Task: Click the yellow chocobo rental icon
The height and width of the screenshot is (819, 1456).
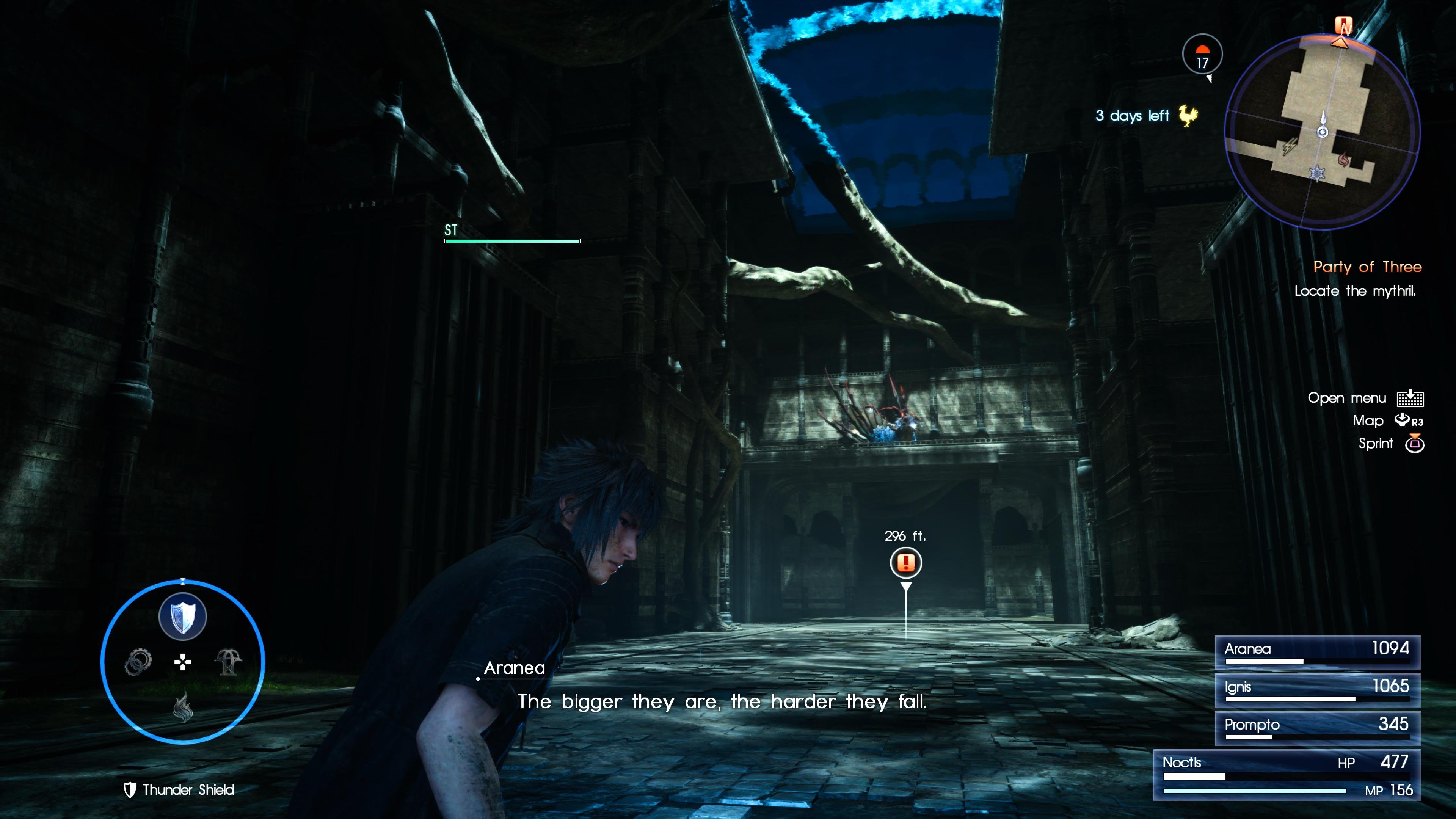Action: [1188, 115]
